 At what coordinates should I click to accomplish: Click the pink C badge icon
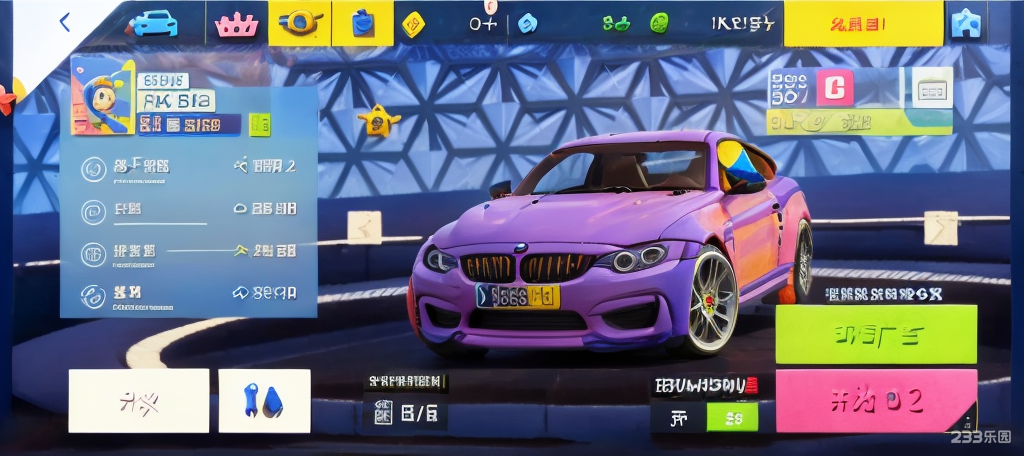tap(835, 88)
